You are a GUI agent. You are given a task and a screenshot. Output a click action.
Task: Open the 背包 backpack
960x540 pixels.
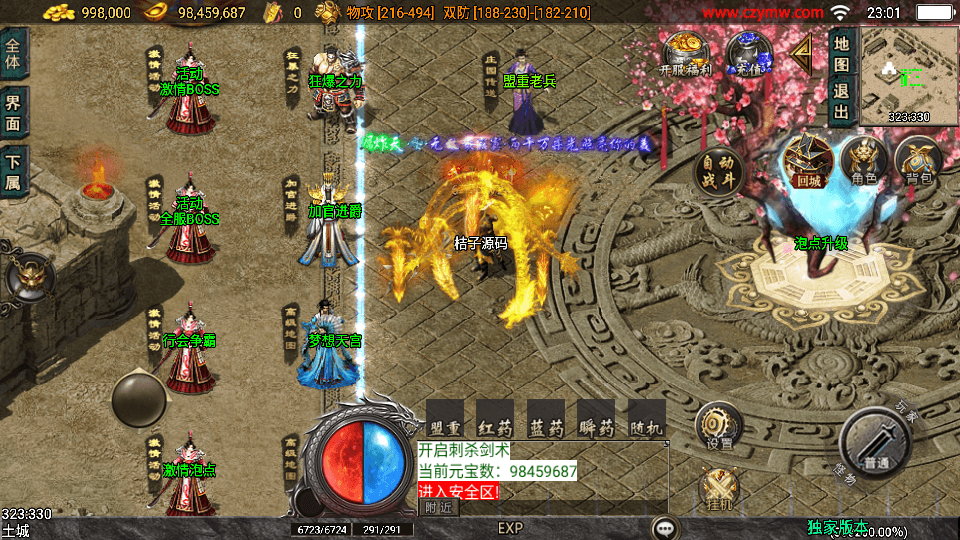916,162
